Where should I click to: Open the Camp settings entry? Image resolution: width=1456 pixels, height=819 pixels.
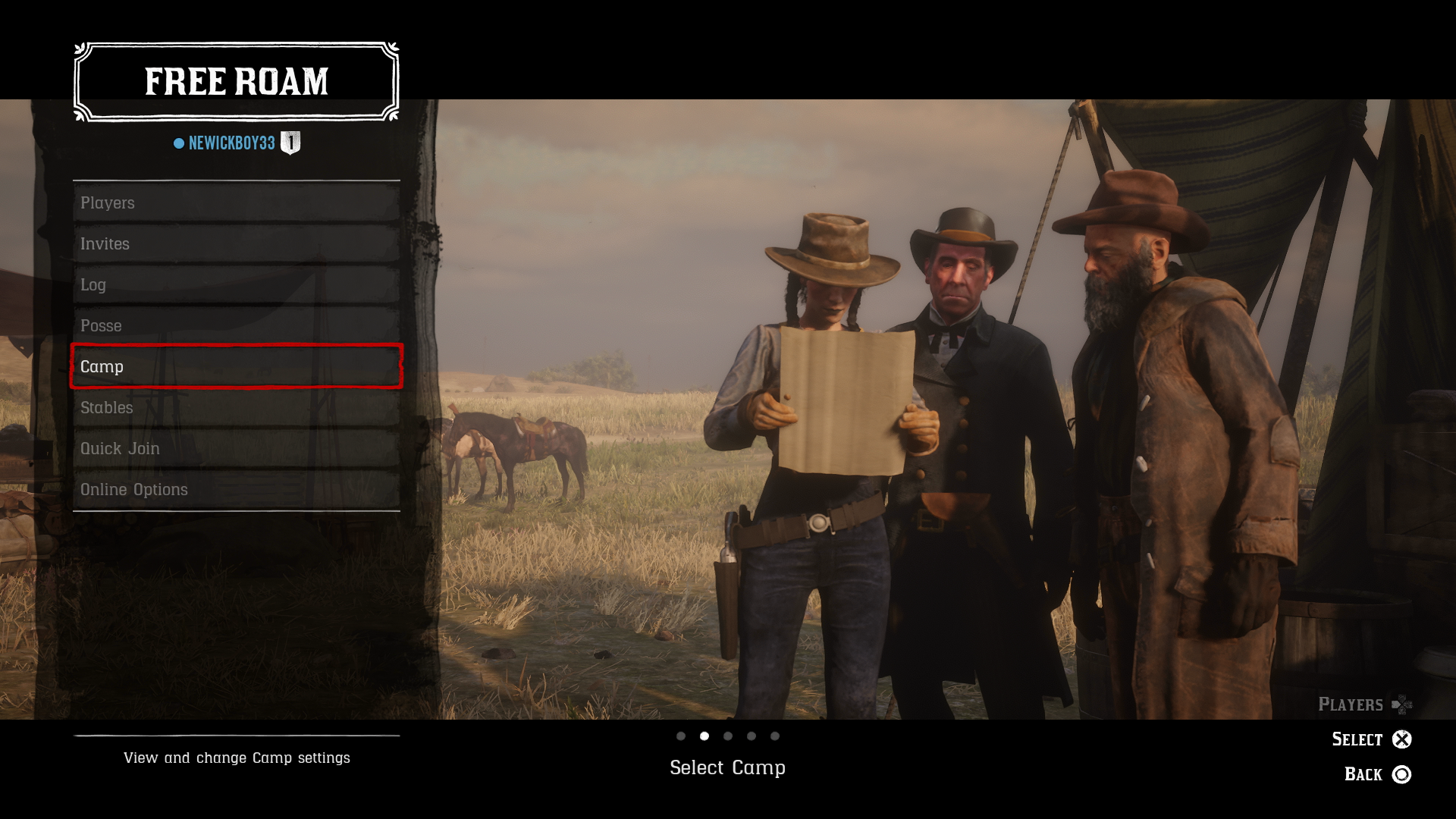click(x=235, y=367)
